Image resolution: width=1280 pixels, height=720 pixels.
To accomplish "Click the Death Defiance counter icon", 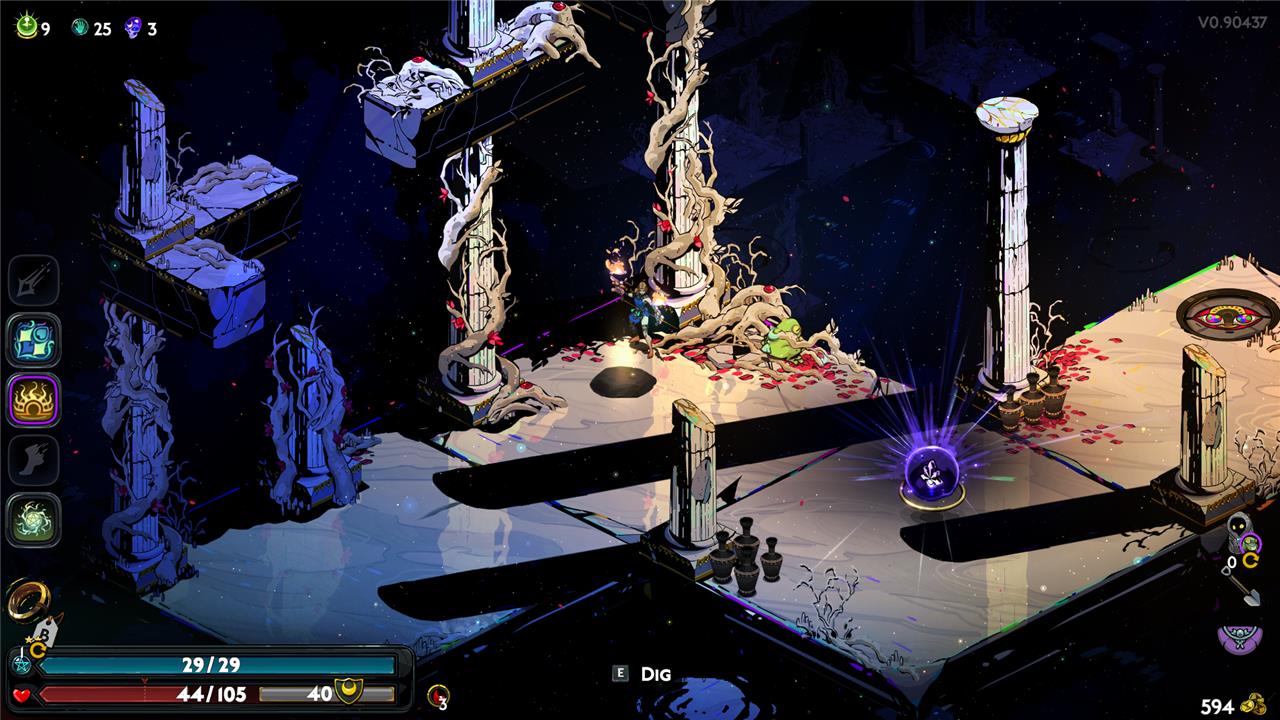I will (x=438, y=696).
